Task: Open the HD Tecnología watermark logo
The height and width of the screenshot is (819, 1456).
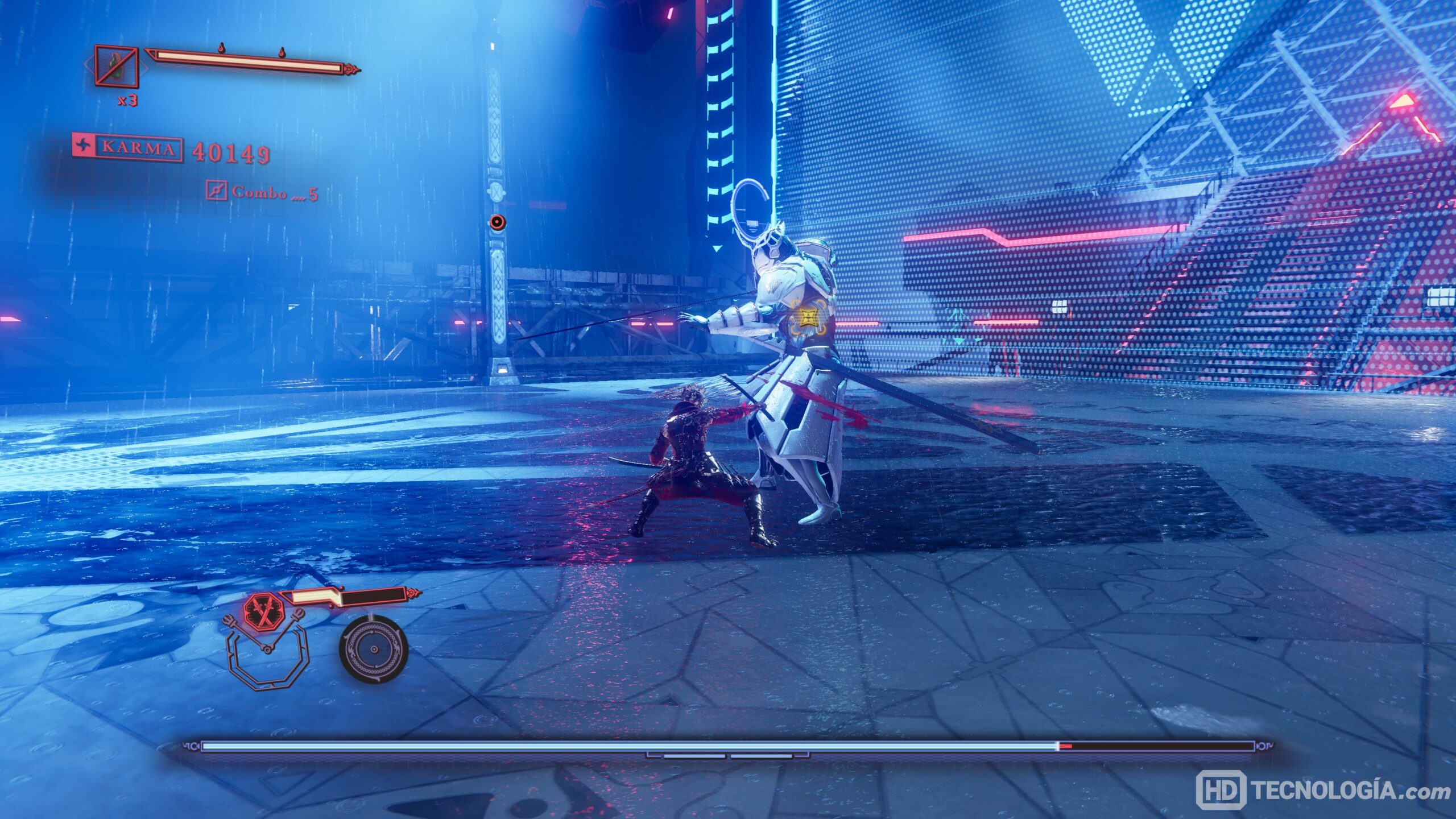Action: pos(1220,790)
